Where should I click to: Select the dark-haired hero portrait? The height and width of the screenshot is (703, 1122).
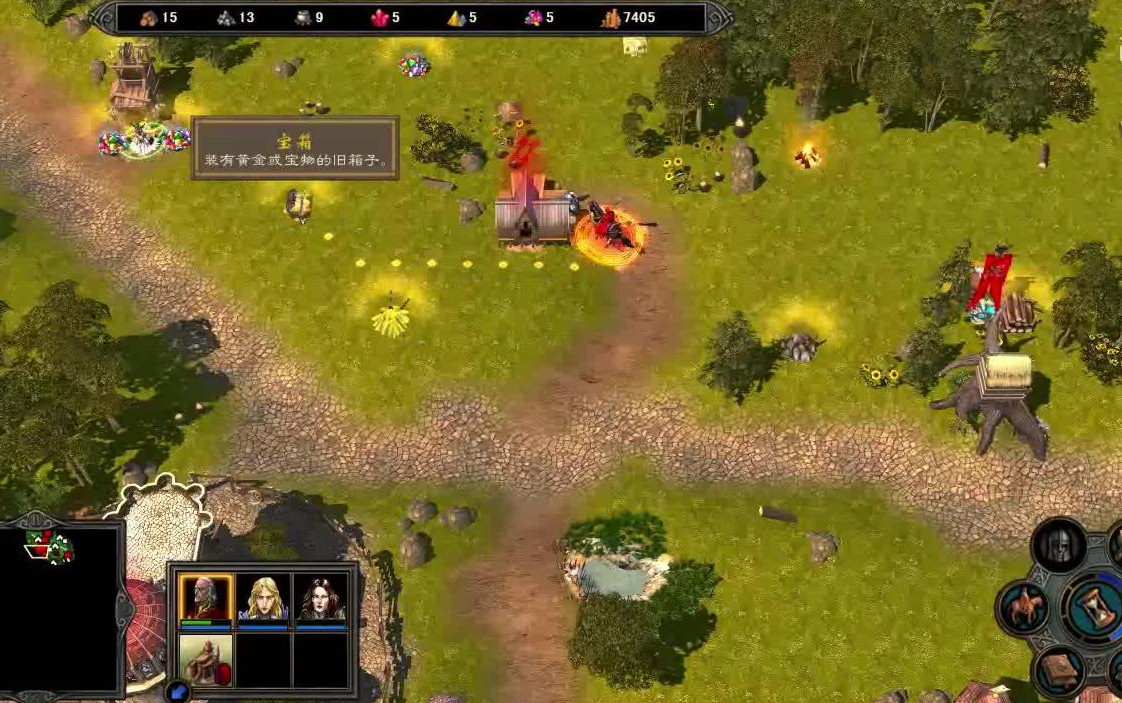tap(321, 598)
